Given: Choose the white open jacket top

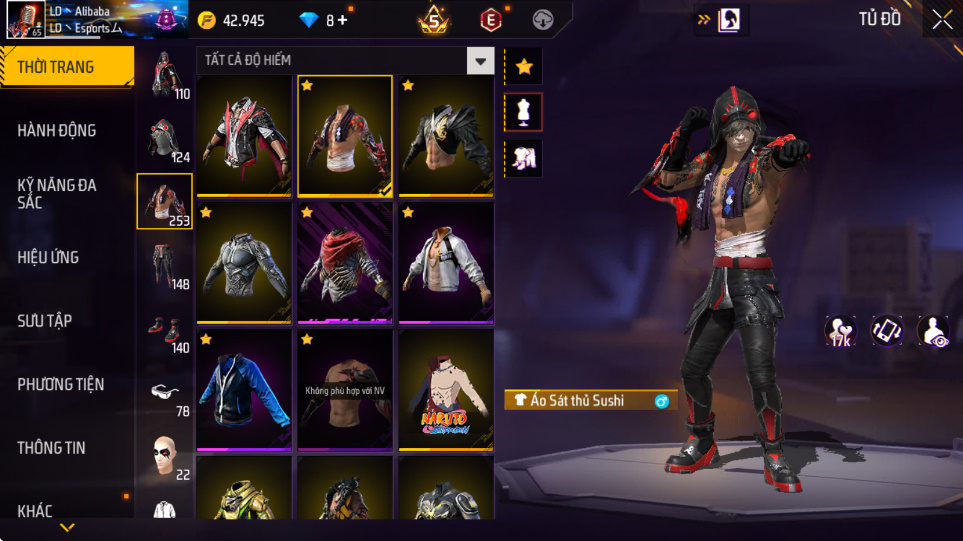Looking at the screenshot, I should tap(445, 262).
